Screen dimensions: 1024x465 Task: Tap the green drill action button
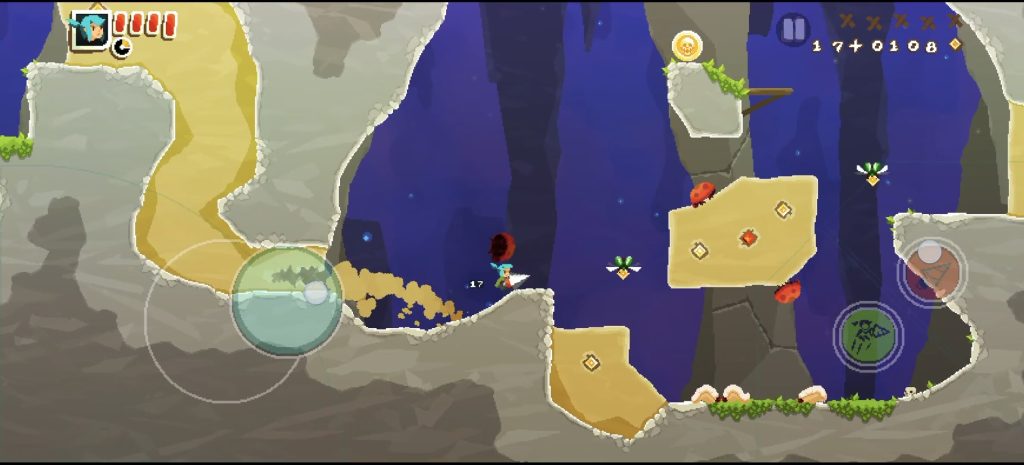pos(868,335)
